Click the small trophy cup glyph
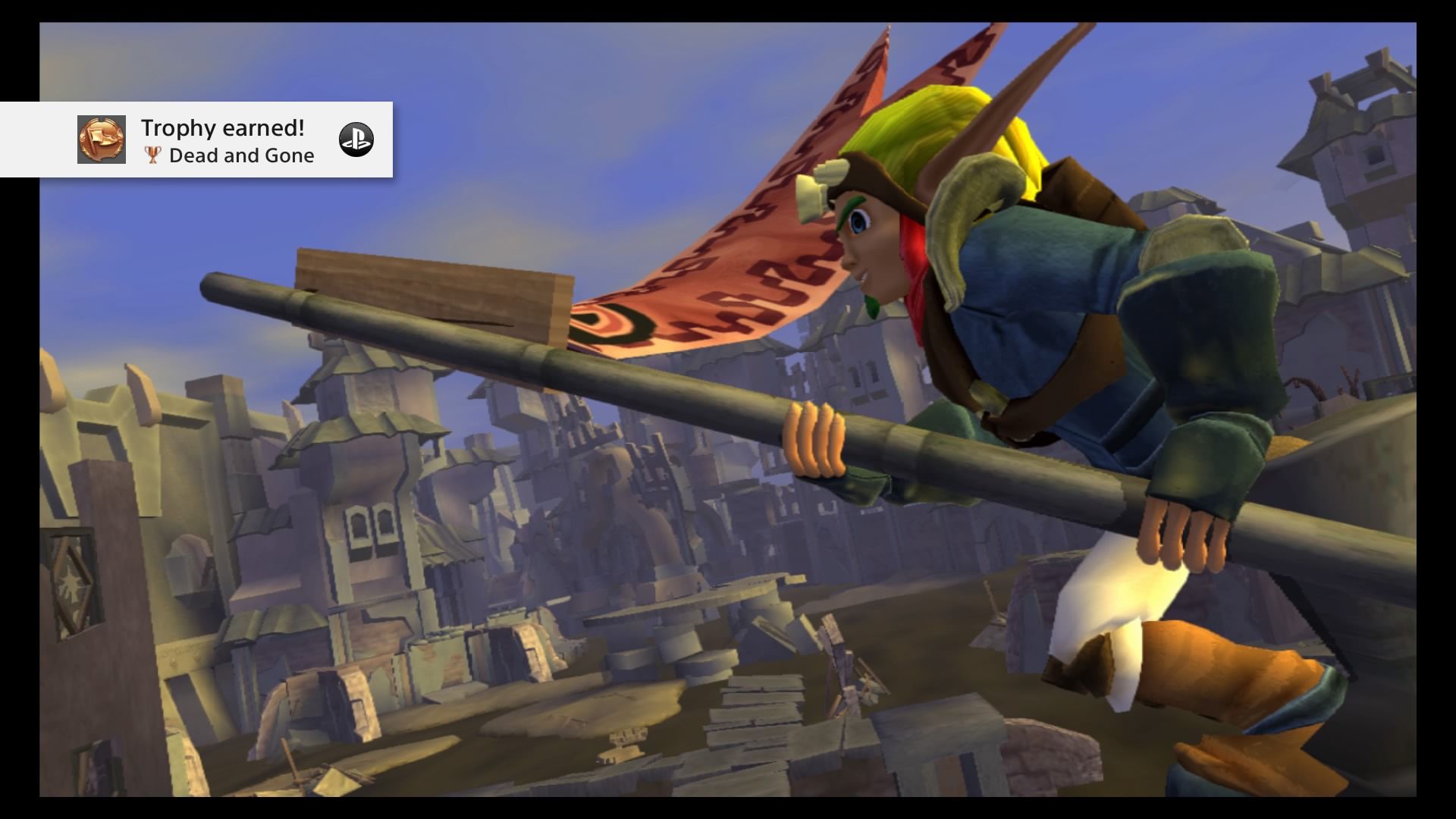This screenshot has height=819, width=1456. coord(151,156)
